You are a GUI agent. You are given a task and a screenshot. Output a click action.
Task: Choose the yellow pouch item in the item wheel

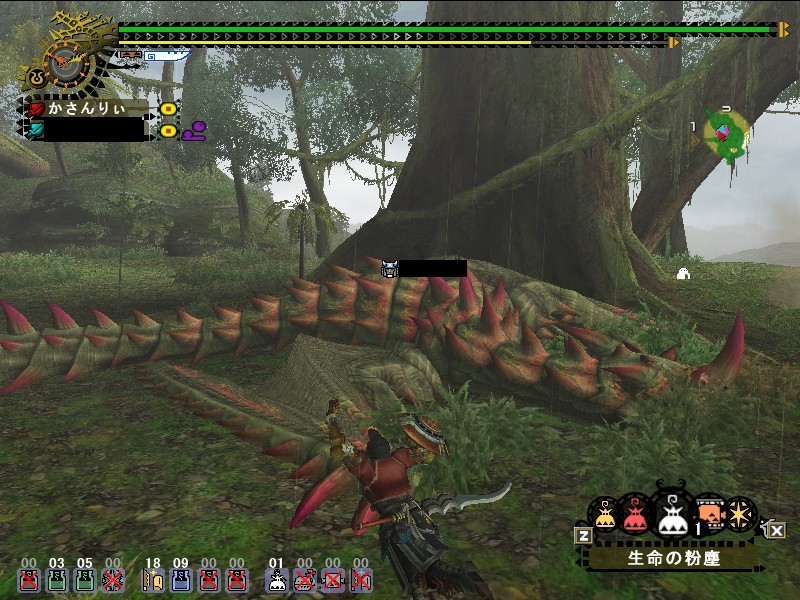605,515
